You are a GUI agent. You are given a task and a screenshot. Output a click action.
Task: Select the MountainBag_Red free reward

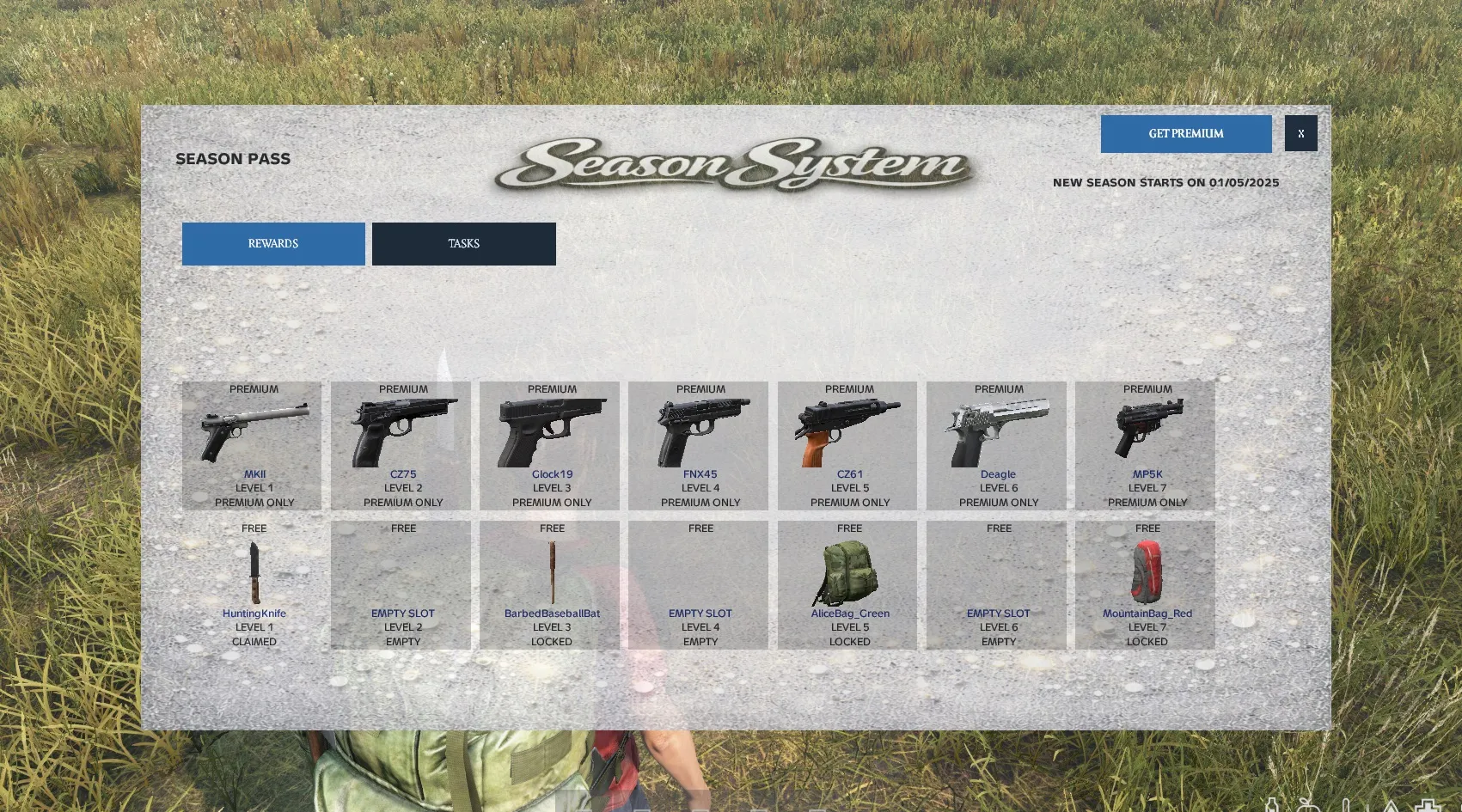1146,584
